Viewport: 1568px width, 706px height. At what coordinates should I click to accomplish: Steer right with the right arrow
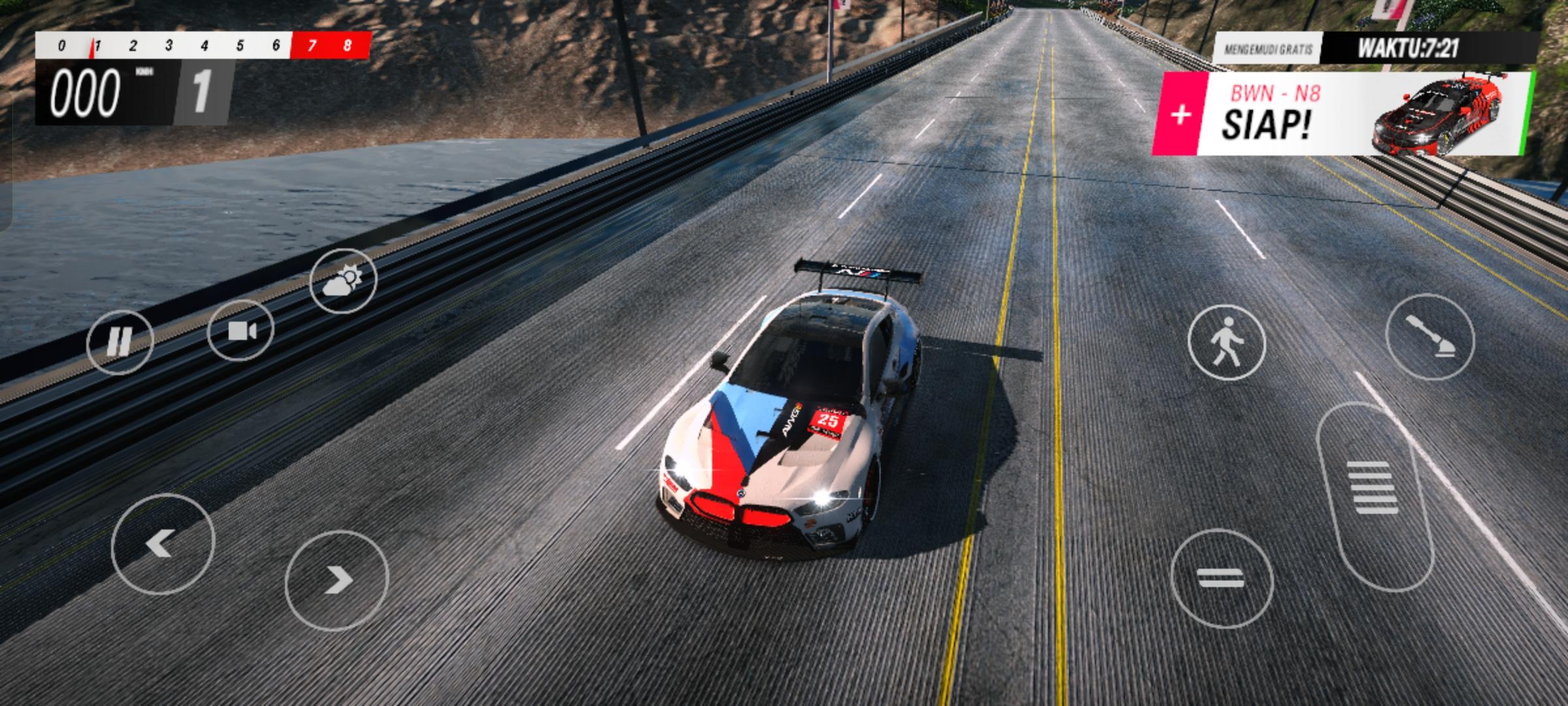click(x=336, y=580)
